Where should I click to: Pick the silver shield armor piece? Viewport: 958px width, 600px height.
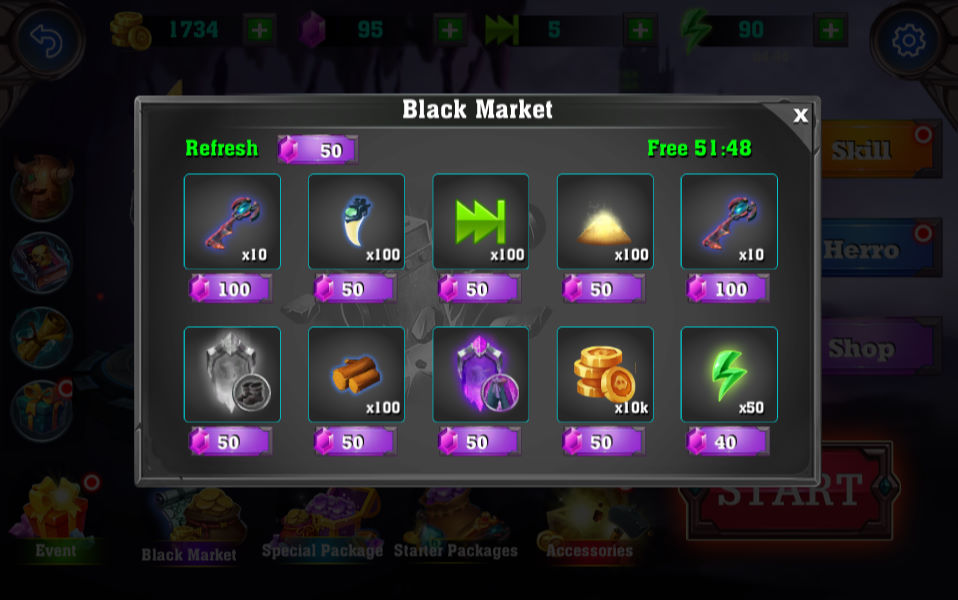pyautogui.click(x=232, y=374)
